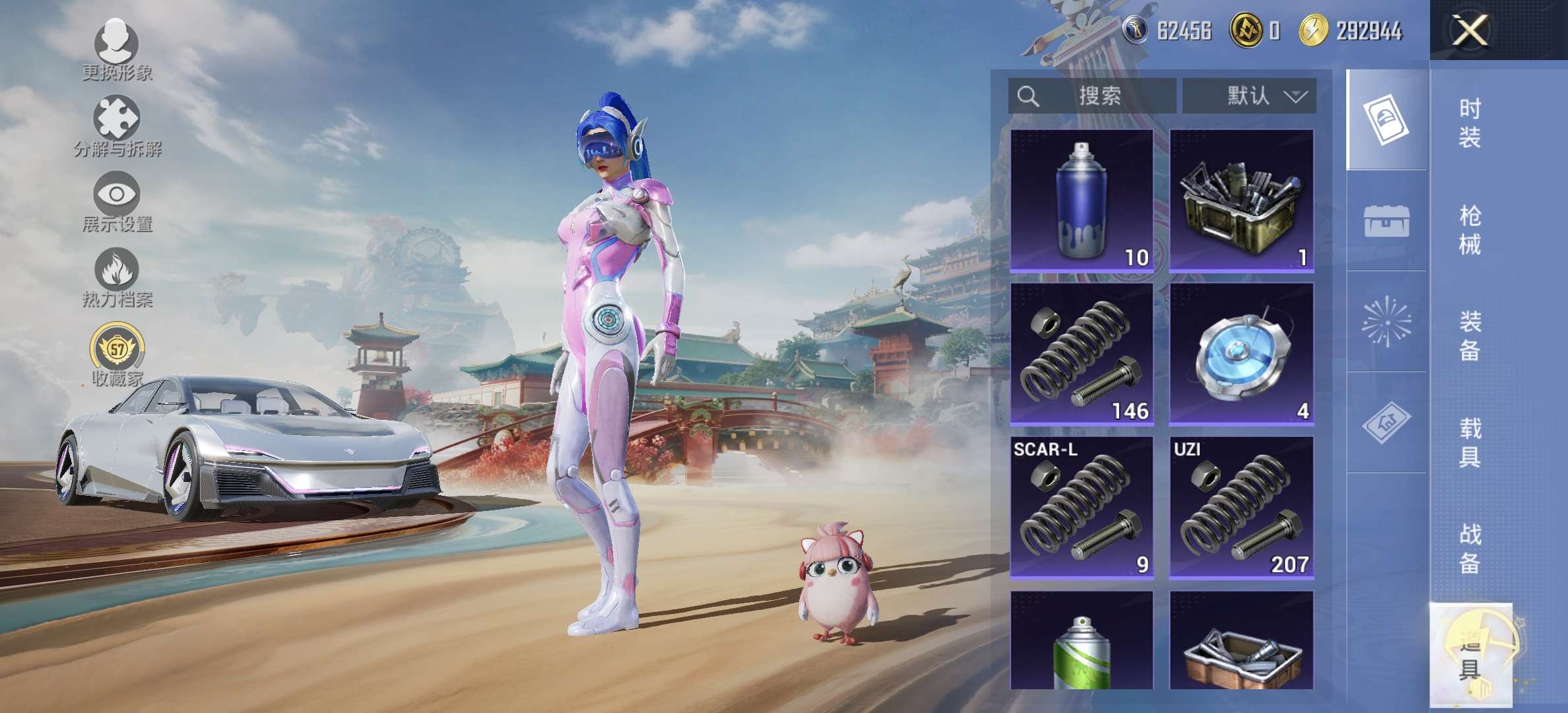This screenshot has height=713, width=1568.
Task: Select the UZI spring materials
Action: (x=1241, y=508)
